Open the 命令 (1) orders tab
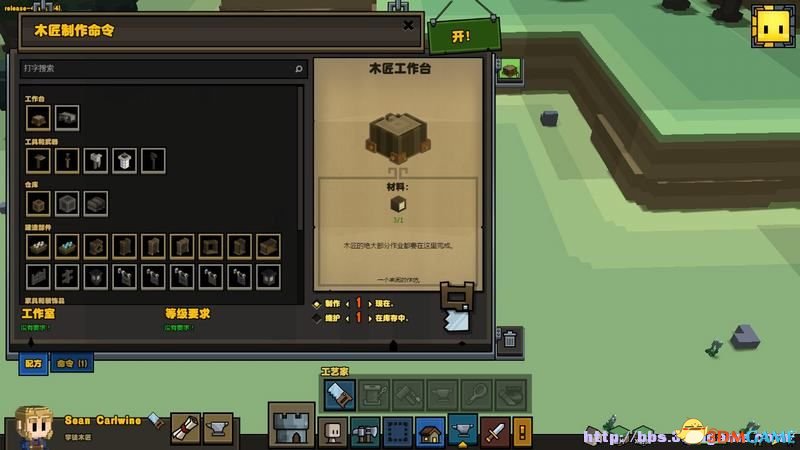Screen dimensions: 800x450 pyautogui.click(x=71, y=363)
